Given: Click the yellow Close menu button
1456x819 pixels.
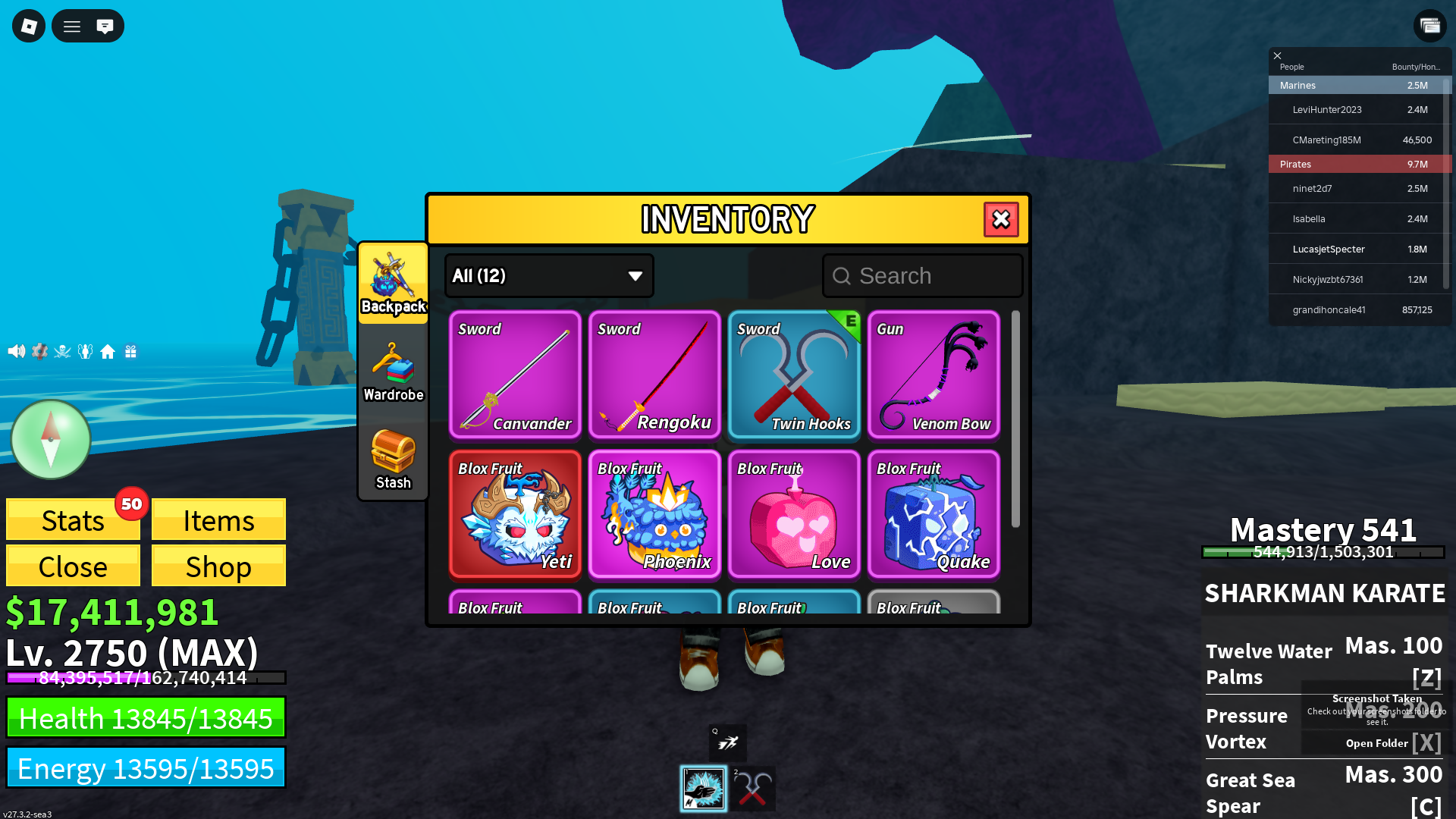Looking at the screenshot, I should click(73, 566).
